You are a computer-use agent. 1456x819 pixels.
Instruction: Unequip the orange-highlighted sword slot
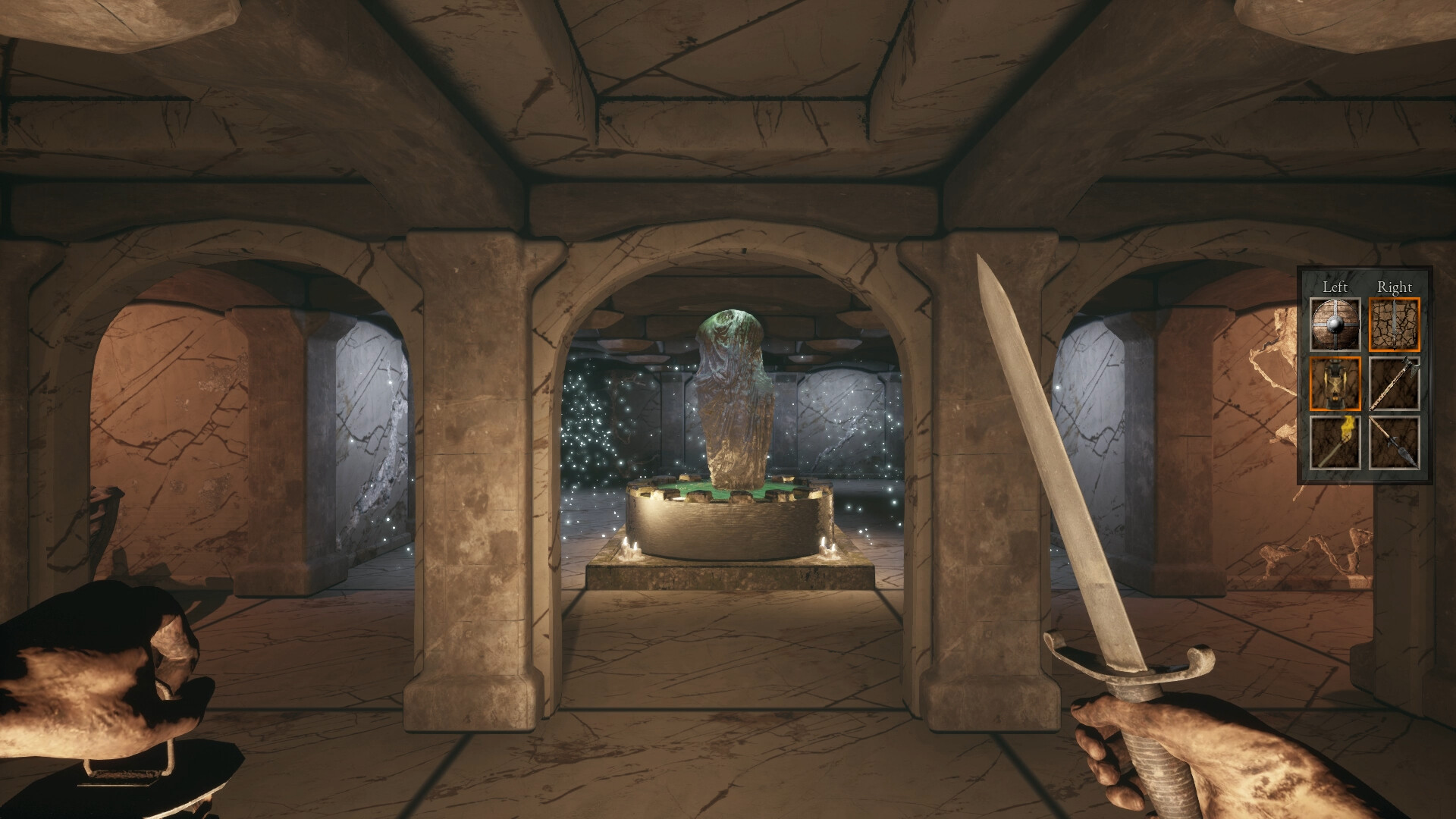click(1395, 325)
